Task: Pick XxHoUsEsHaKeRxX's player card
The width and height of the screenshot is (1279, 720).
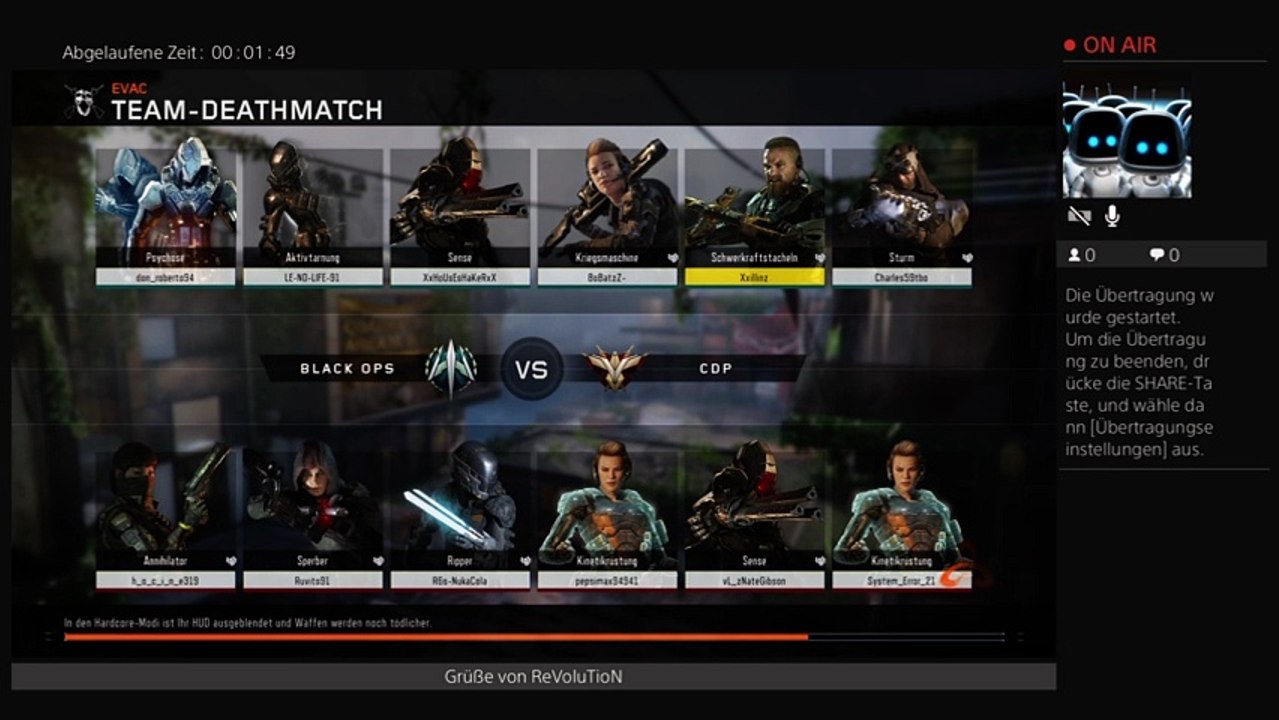Action: click(460, 215)
